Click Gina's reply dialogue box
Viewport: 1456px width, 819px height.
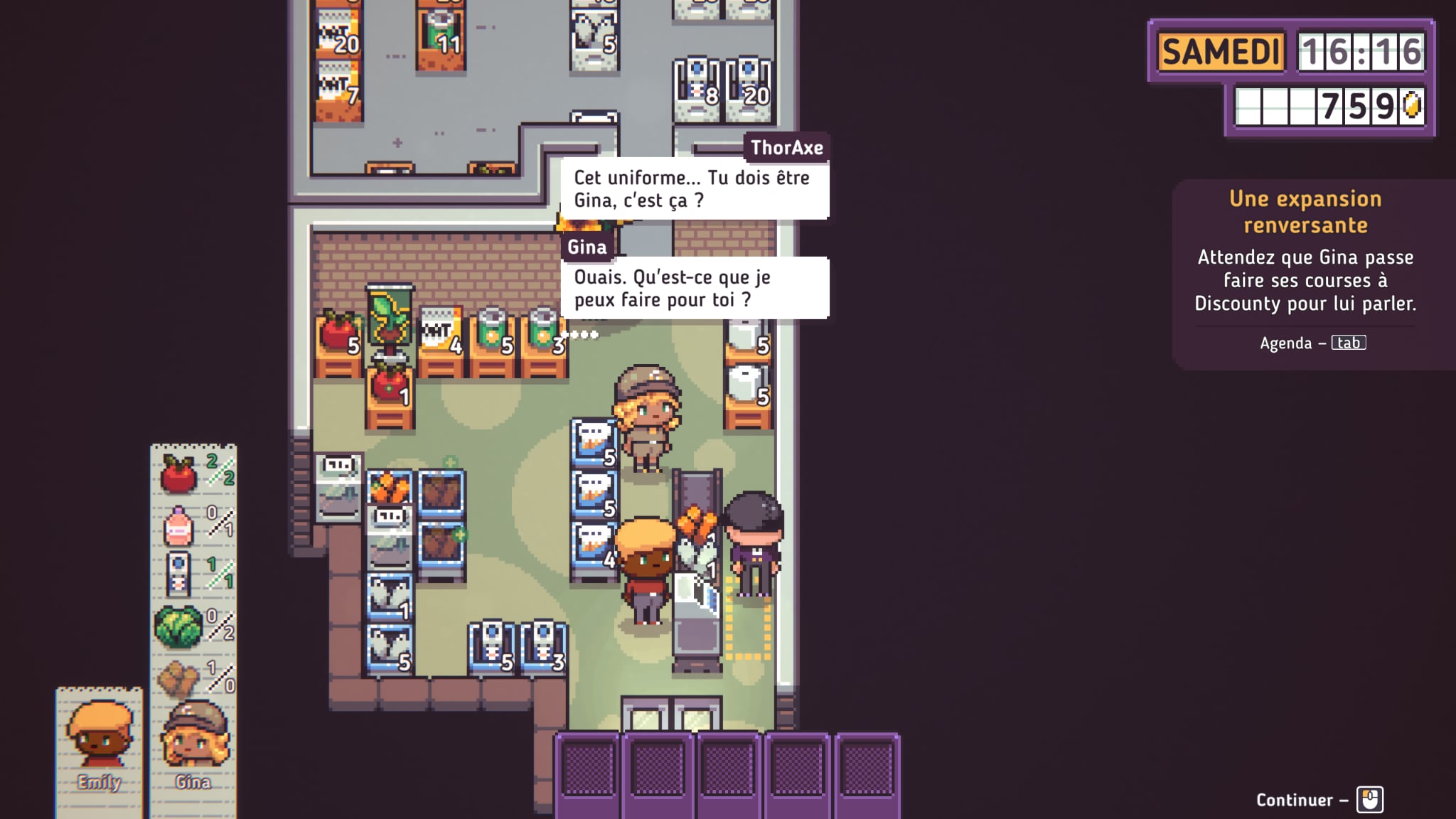[694, 288]
